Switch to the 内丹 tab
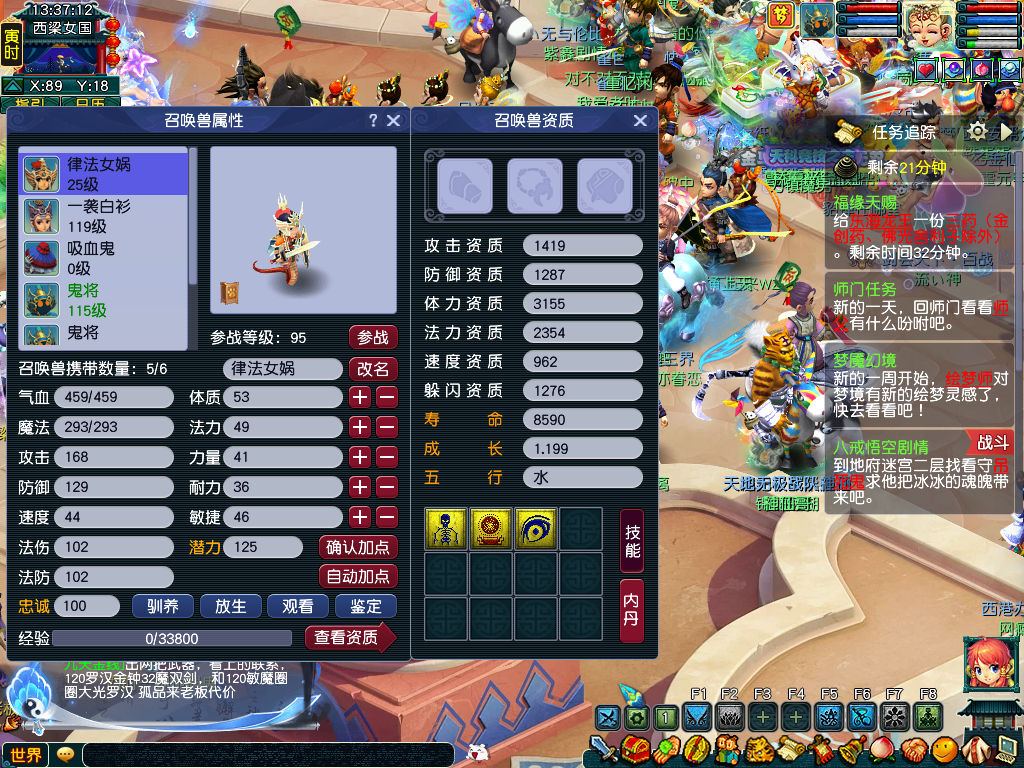 click(632, 610)
